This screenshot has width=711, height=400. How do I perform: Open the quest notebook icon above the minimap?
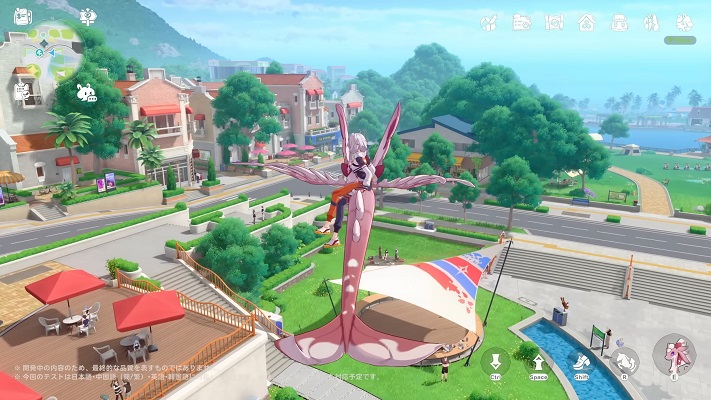point(22,17)
